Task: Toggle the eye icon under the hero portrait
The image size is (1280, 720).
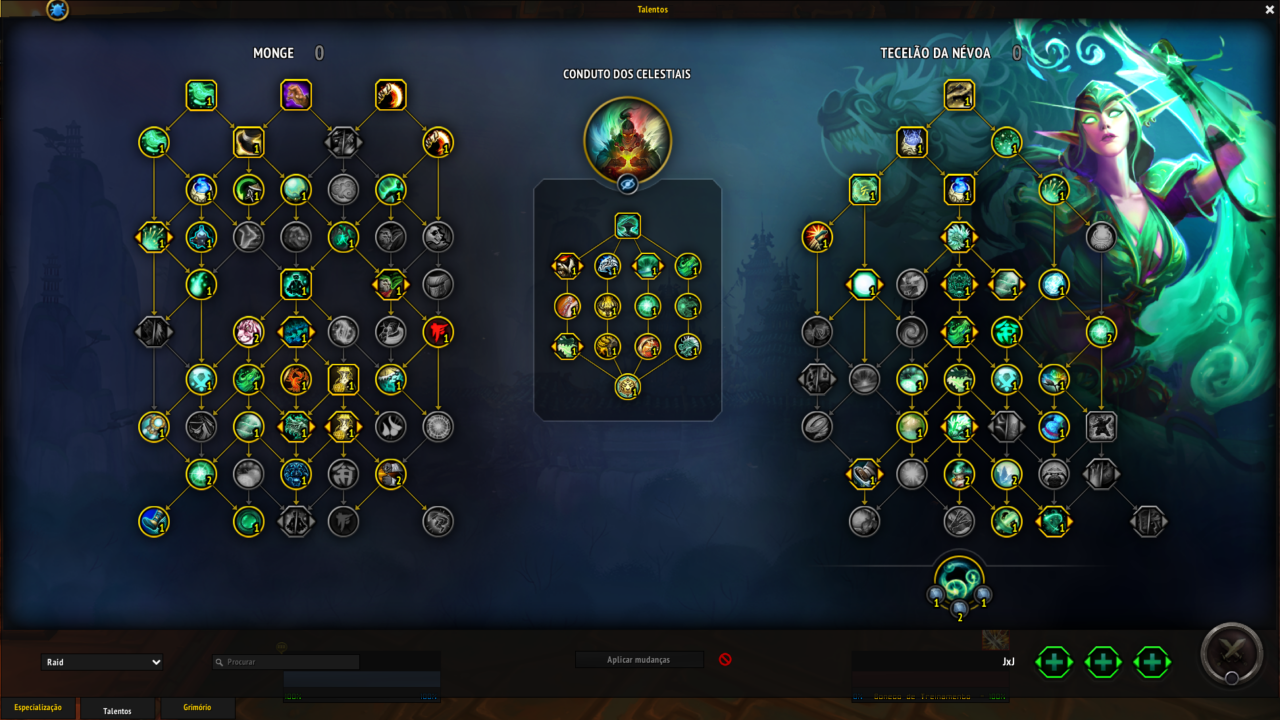Action: 627,184
